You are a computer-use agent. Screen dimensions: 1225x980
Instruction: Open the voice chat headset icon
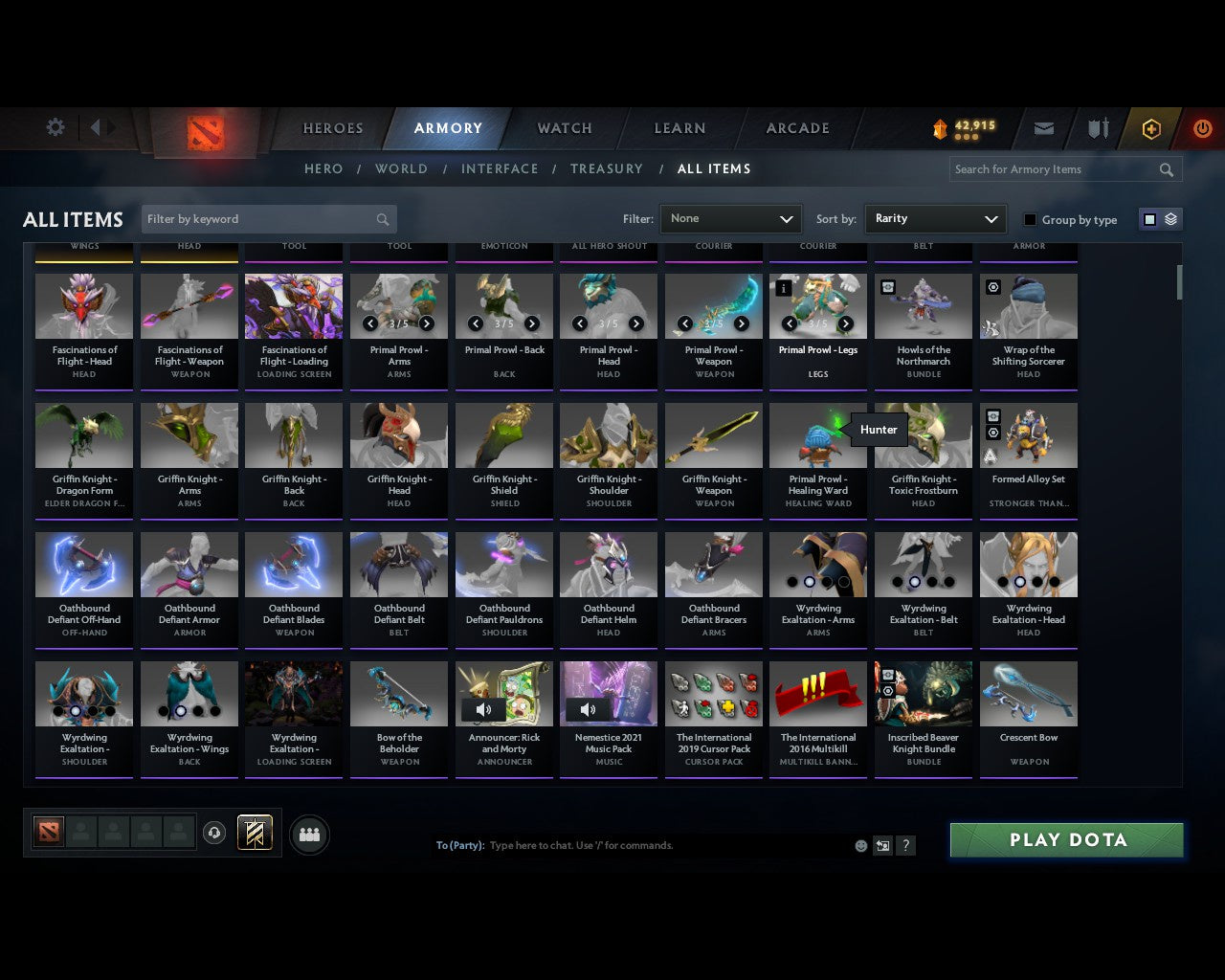(215, 833)
